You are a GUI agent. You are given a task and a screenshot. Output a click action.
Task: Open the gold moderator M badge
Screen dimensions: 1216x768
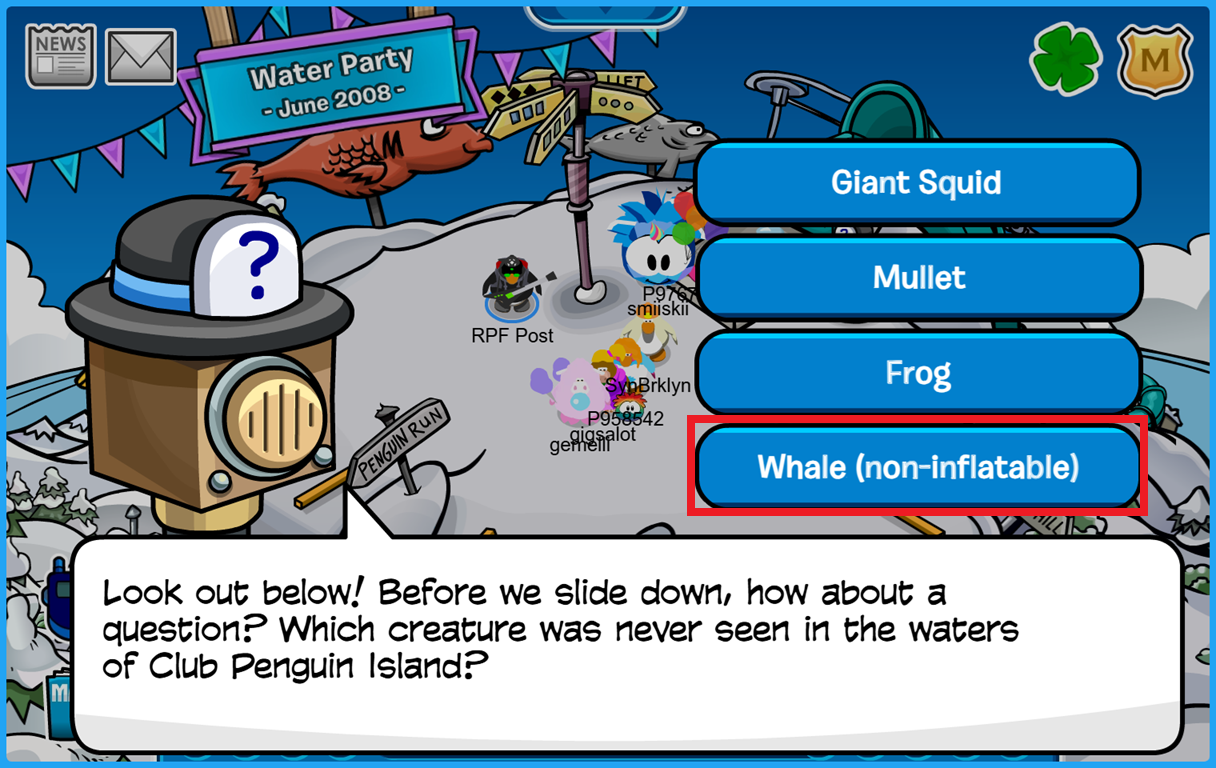pos(1155,59)
